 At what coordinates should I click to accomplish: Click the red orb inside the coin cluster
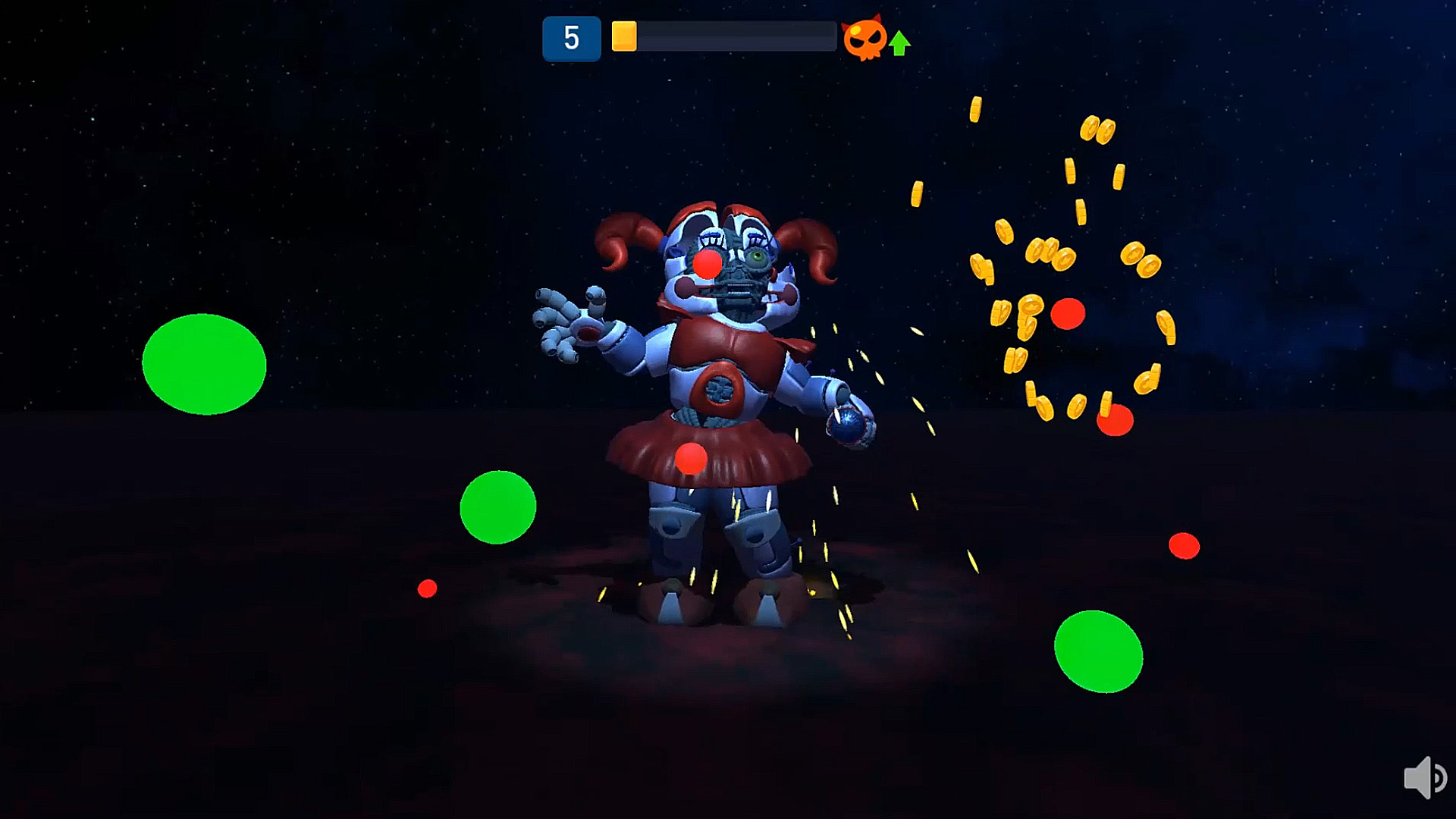(1068, 315)
